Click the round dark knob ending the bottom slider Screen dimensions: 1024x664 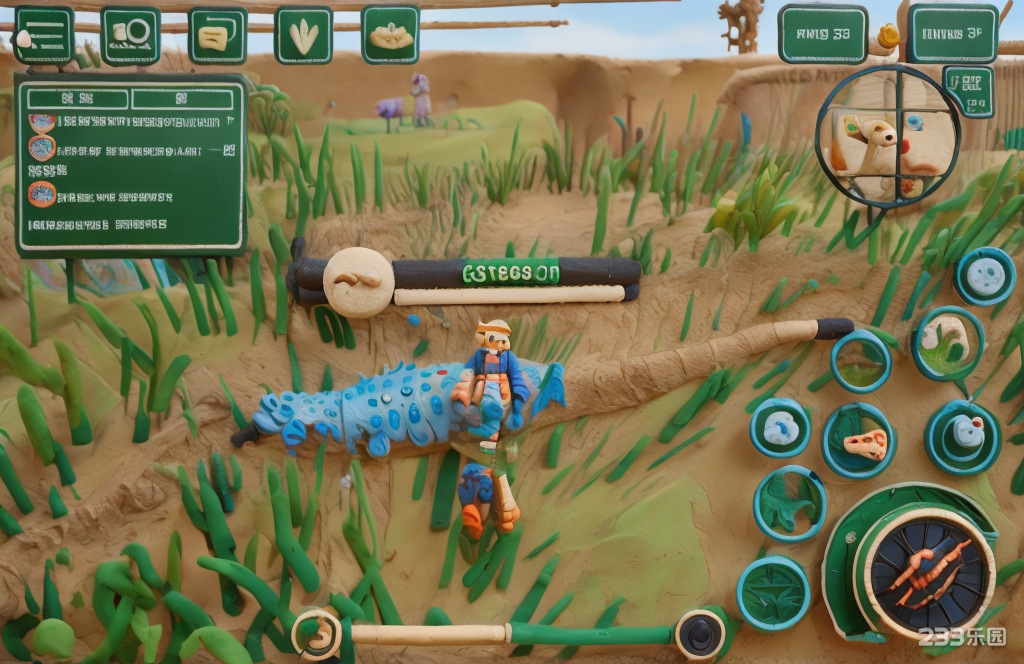(699, 634)
